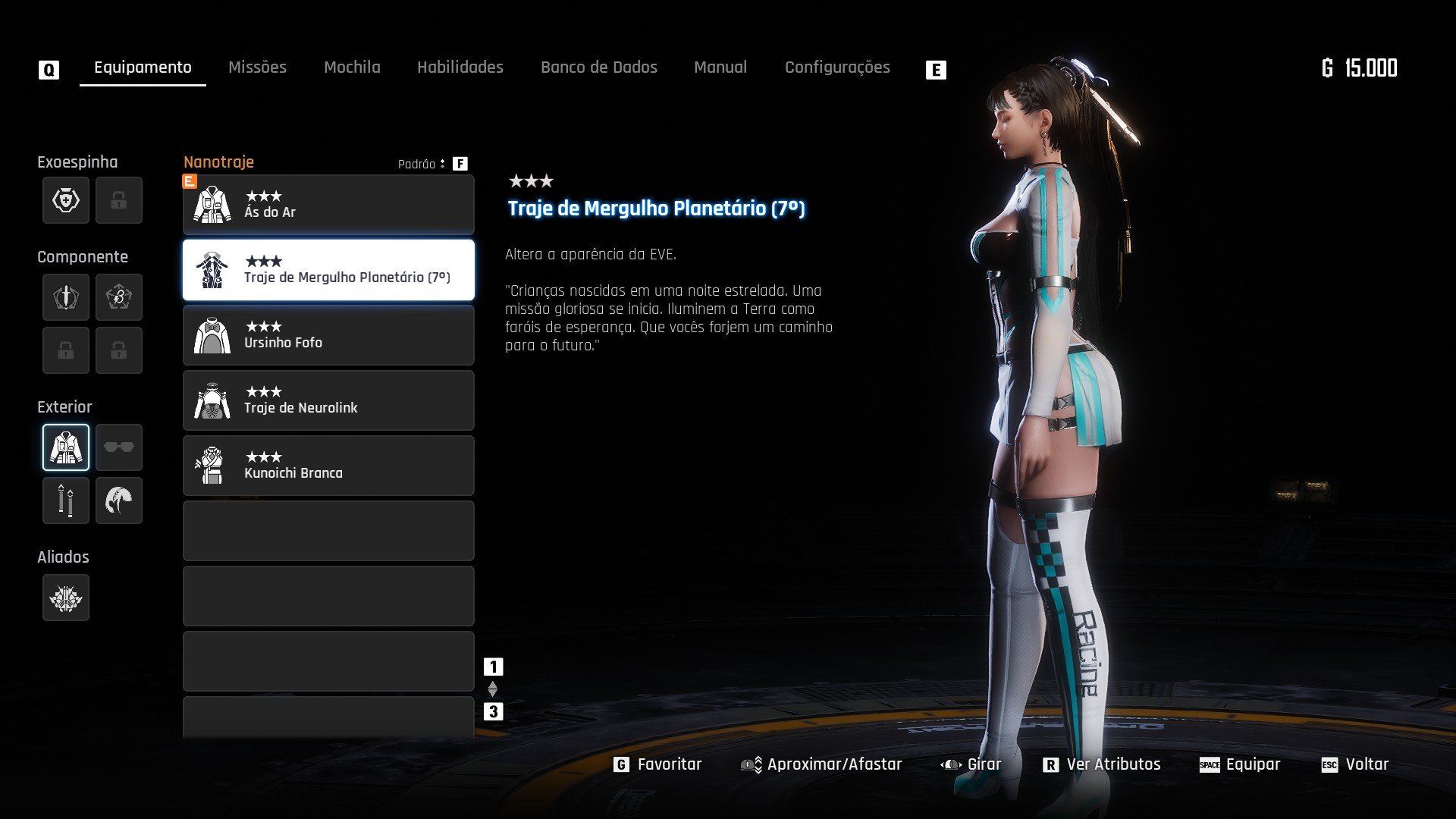Select the Traje de Neurolink outfit

[328, 400]
